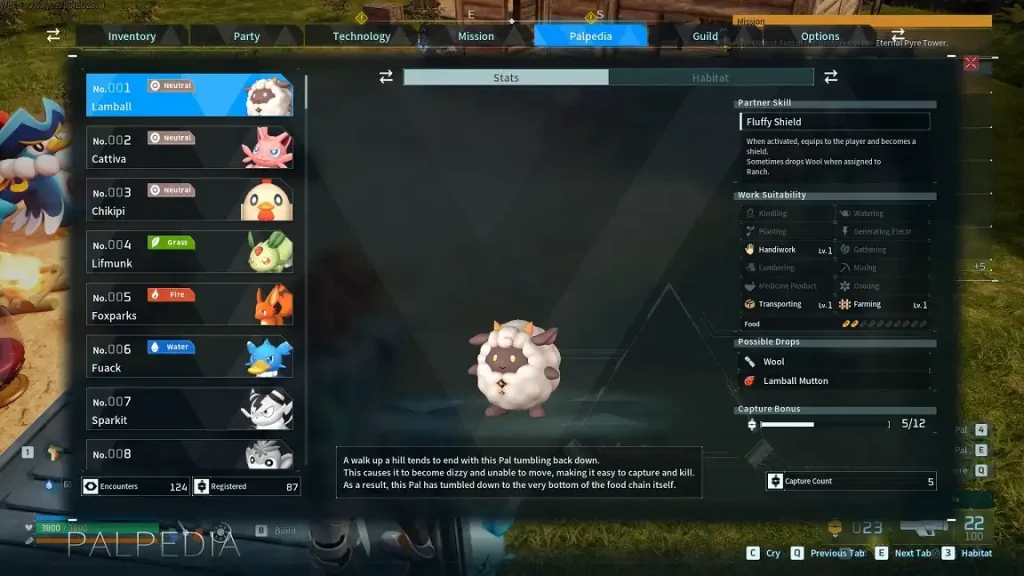The width and height of the screenshot is (1024, 576).
Task: Switch to the Guild tab
Action: pyautogui.click(x=705, y=36)
